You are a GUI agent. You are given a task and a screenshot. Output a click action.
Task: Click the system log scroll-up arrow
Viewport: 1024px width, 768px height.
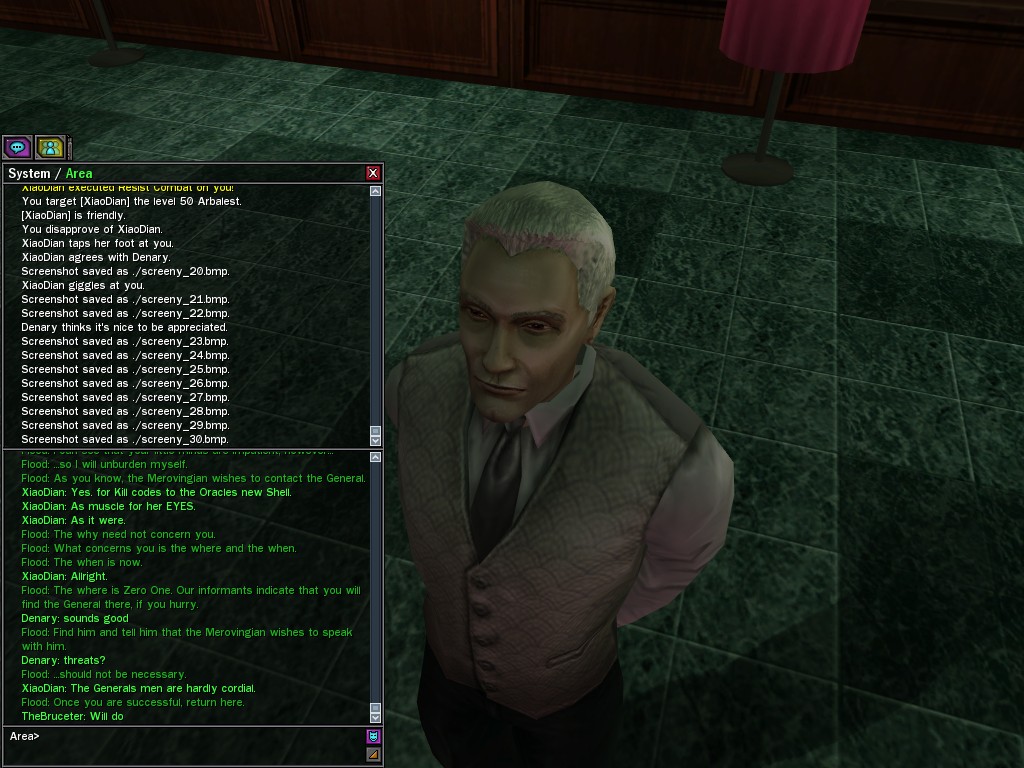click(376, 191)
